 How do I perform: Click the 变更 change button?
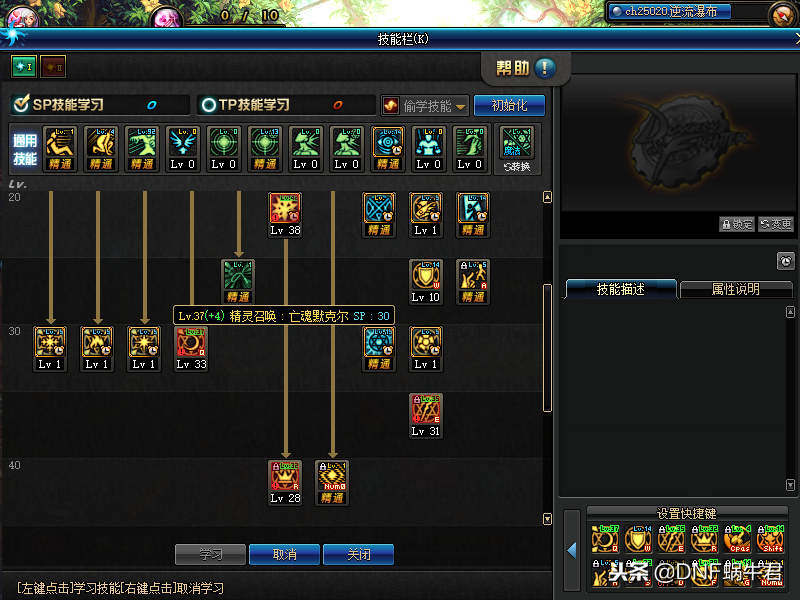776,224
